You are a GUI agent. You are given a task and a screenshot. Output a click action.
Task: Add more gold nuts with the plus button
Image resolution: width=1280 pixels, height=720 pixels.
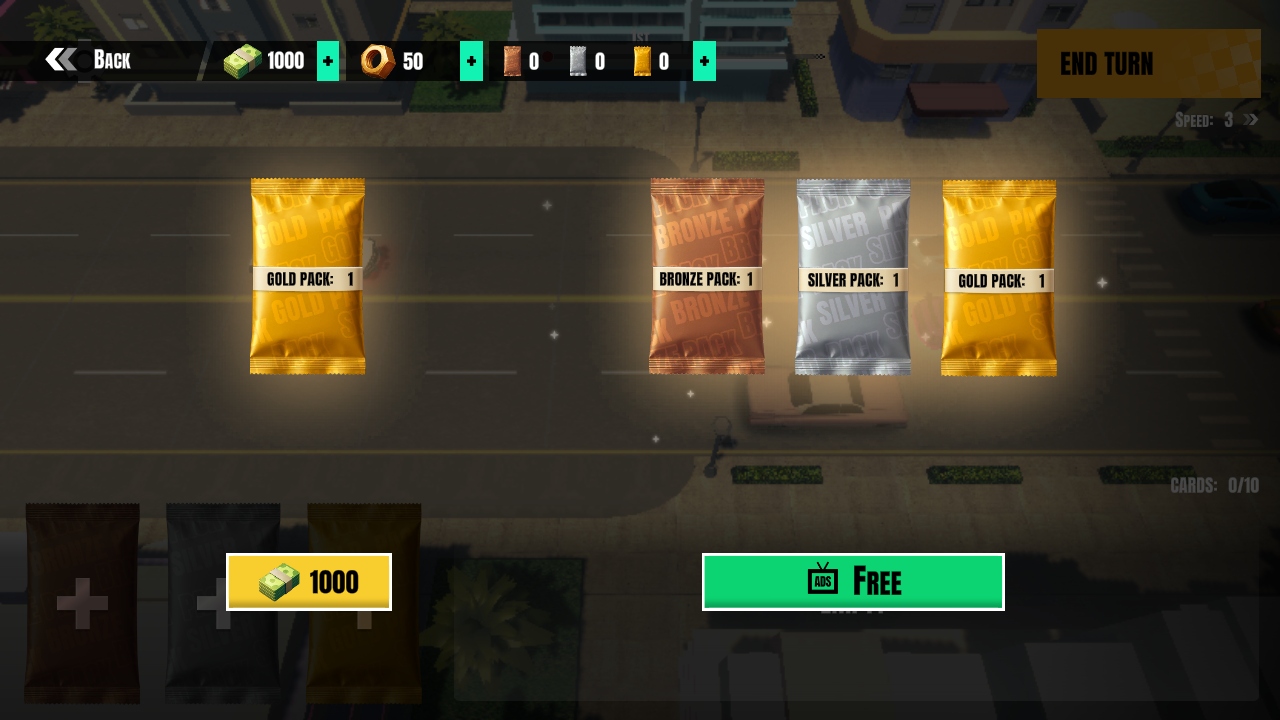pos(471,61)
